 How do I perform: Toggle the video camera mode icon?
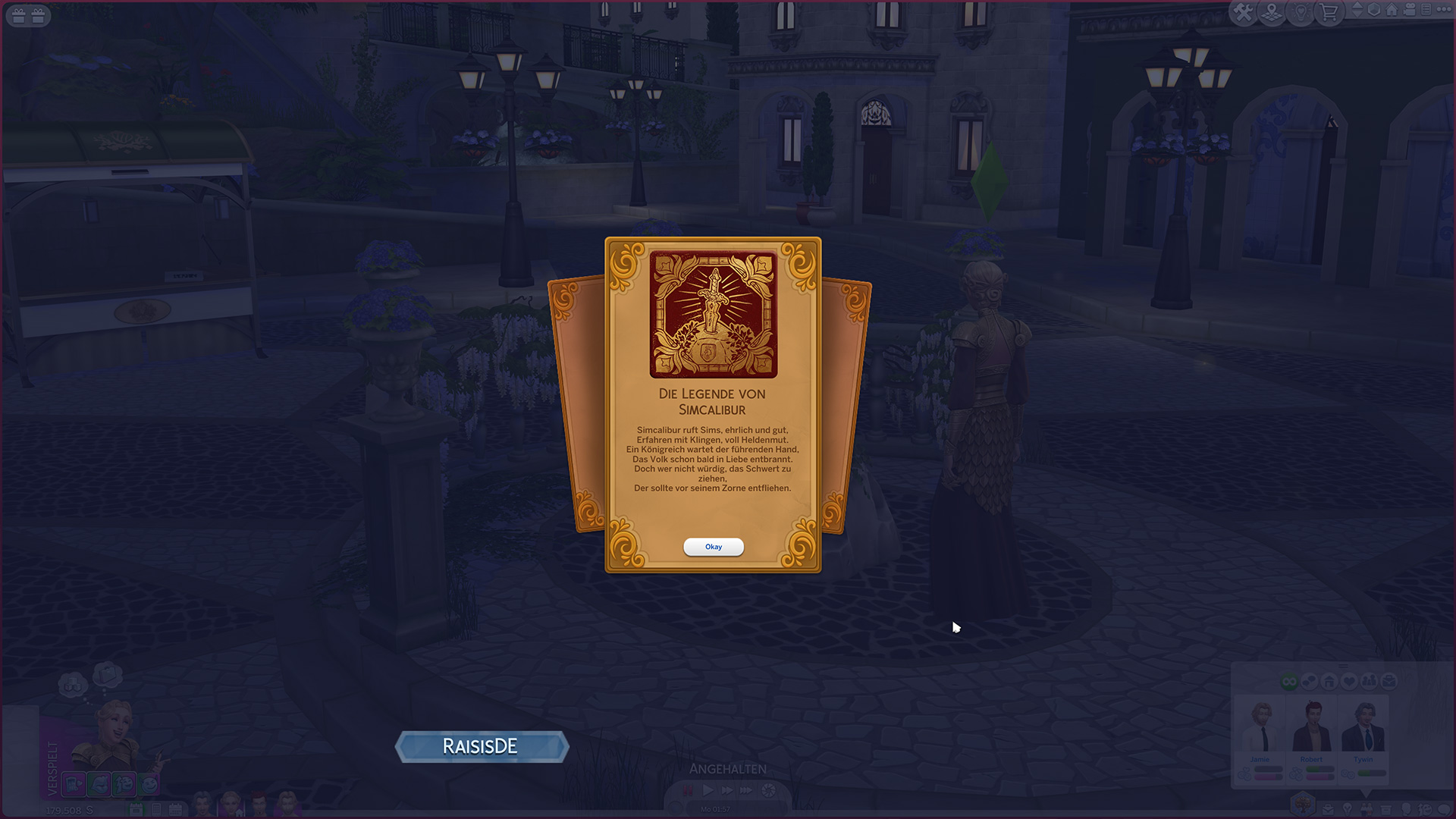tap(1409, 10)
